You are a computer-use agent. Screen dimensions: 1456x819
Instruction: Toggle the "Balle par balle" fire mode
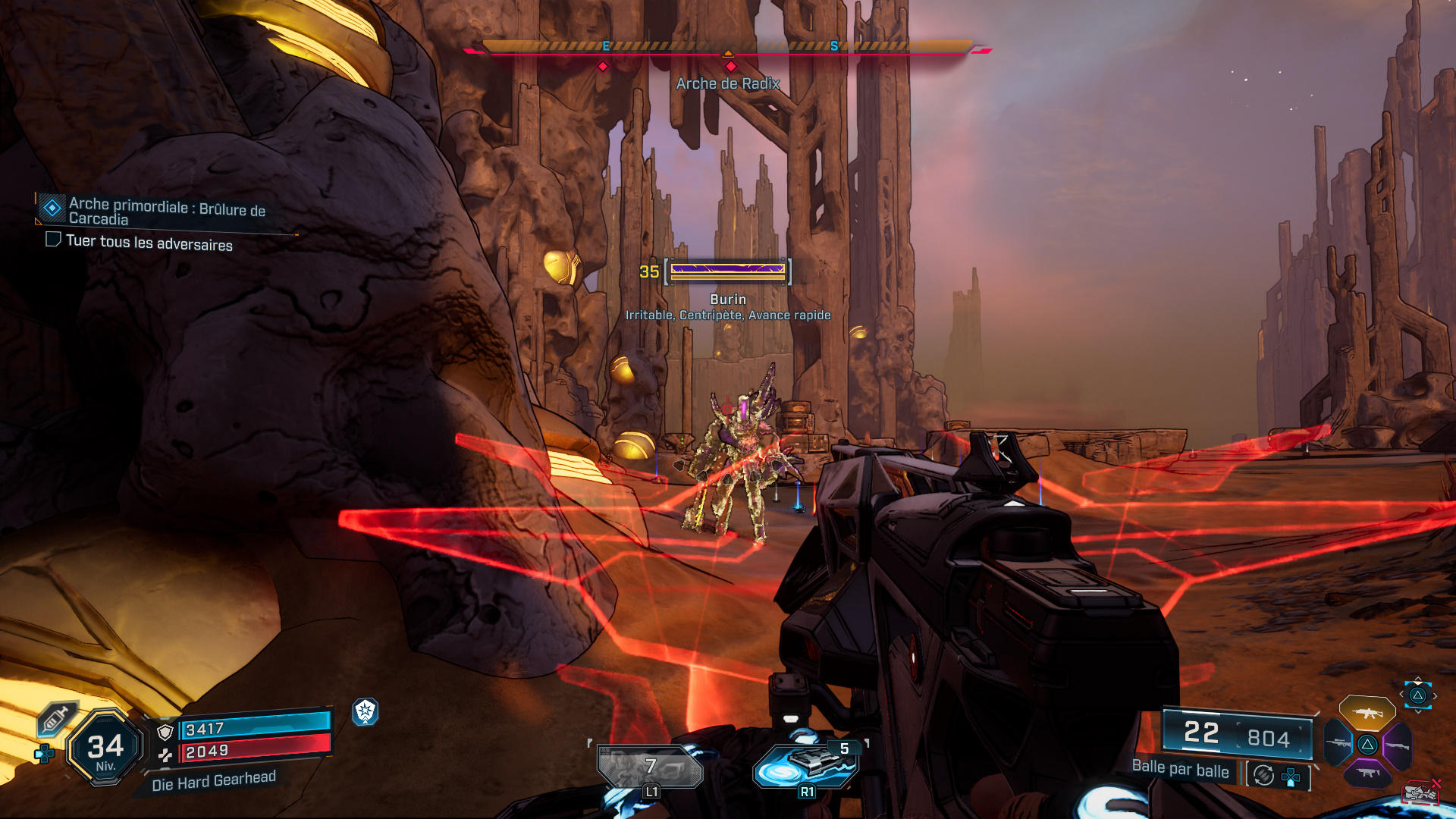(1180, 770)
